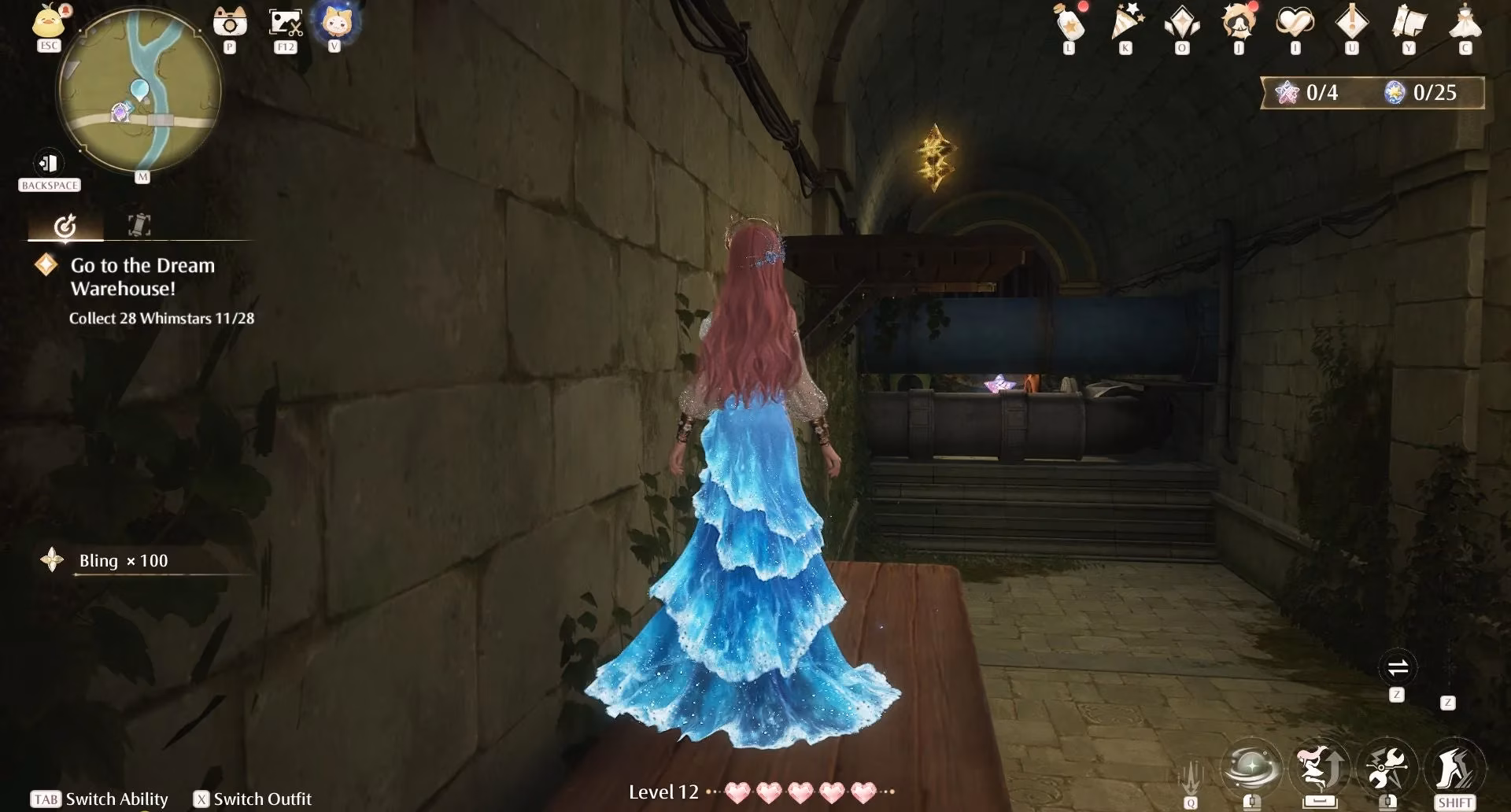This screenshot has height=812, width=1511.
Task: Open the potion bottle menu with red notification
Action: pyautogui.click(x=1068, y=24)
